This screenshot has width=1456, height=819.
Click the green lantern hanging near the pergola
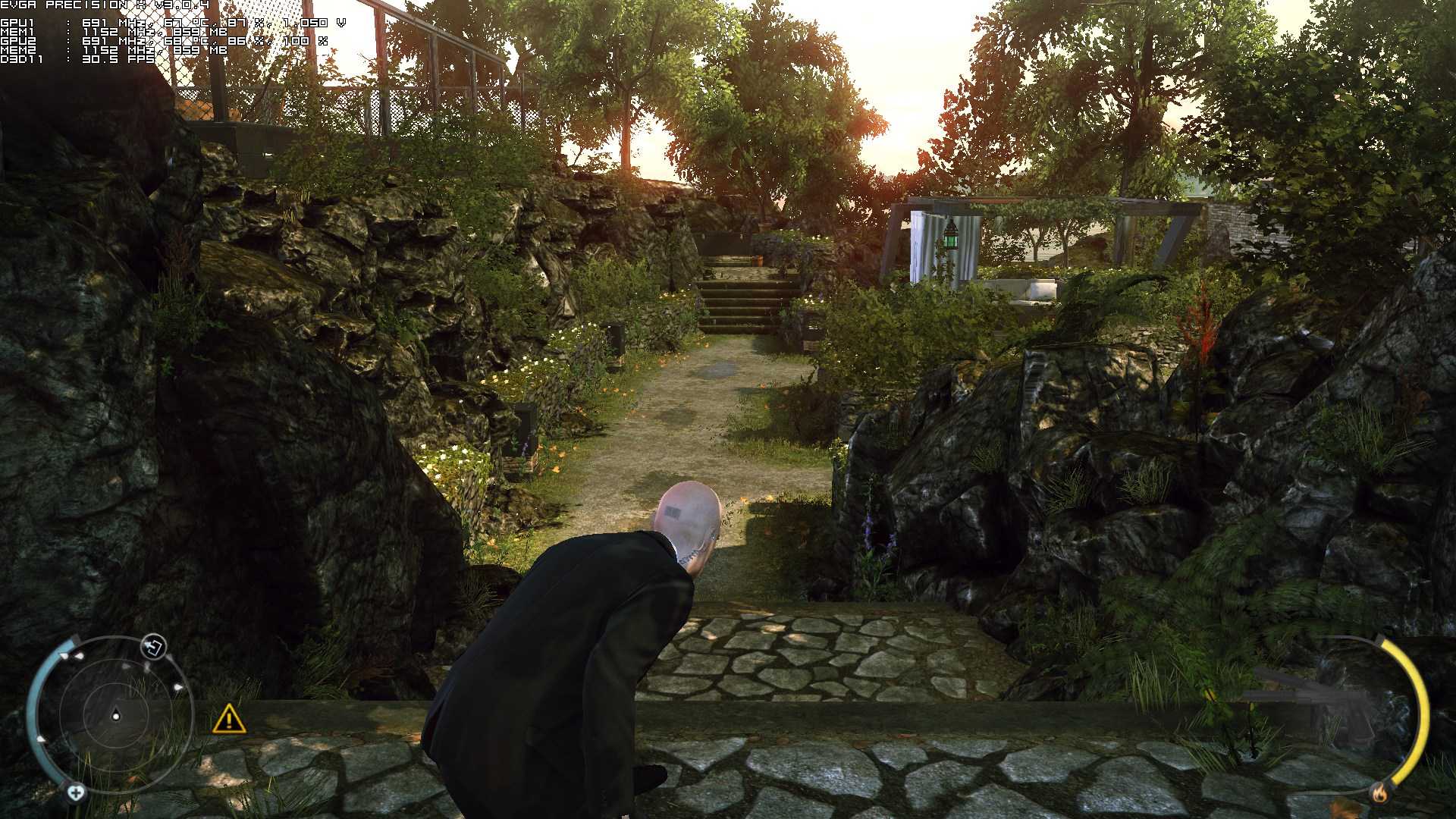tap(949, 240)
